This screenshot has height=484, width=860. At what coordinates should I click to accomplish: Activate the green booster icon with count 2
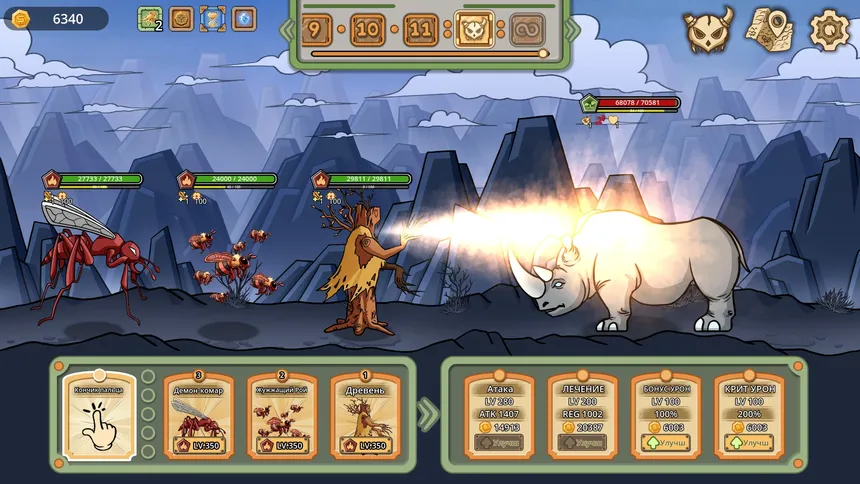click(150, 19)
